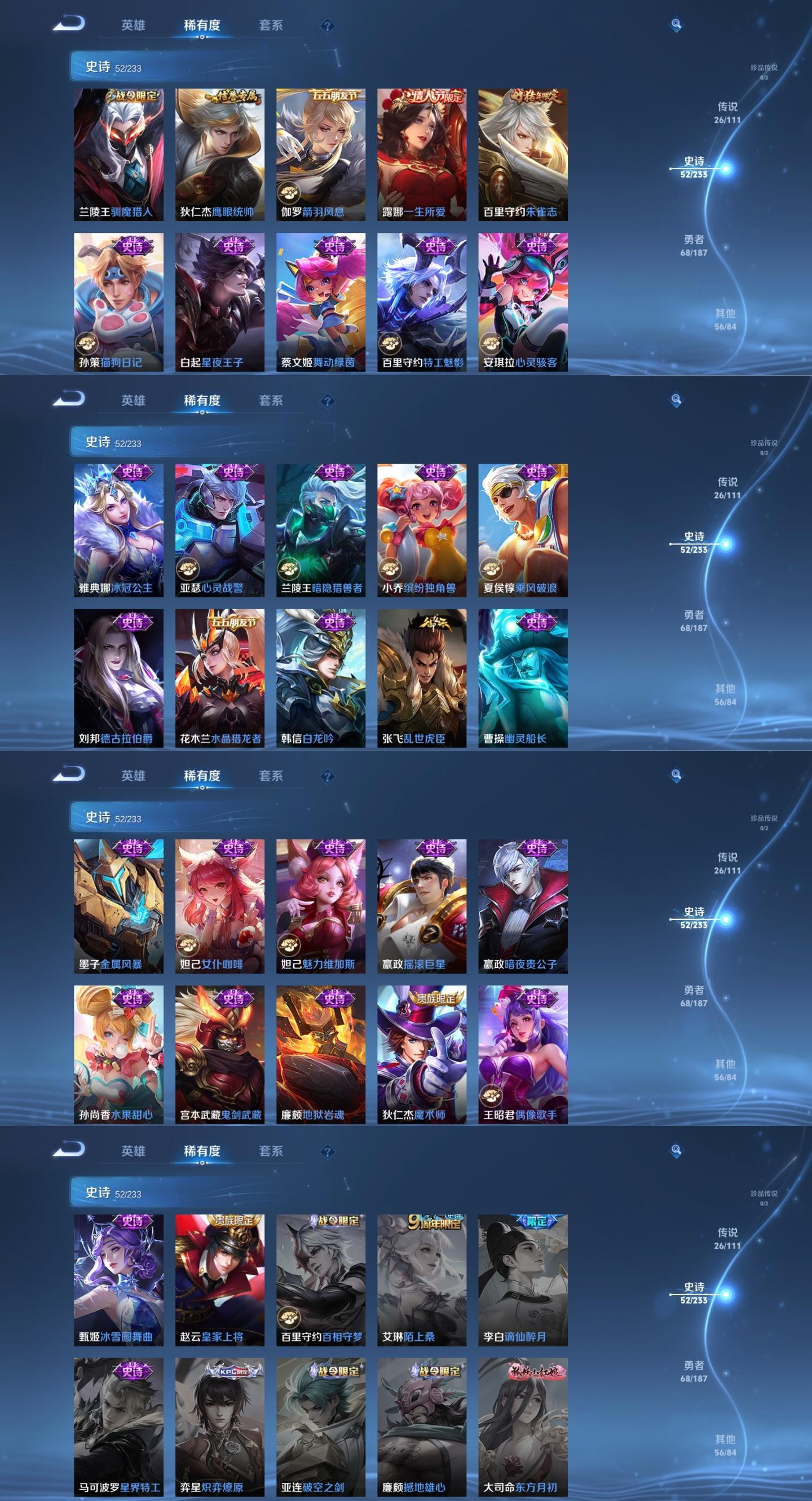Select the 露娜 一生所爱 skin card

pyautogui.click(x=422, y=155)
